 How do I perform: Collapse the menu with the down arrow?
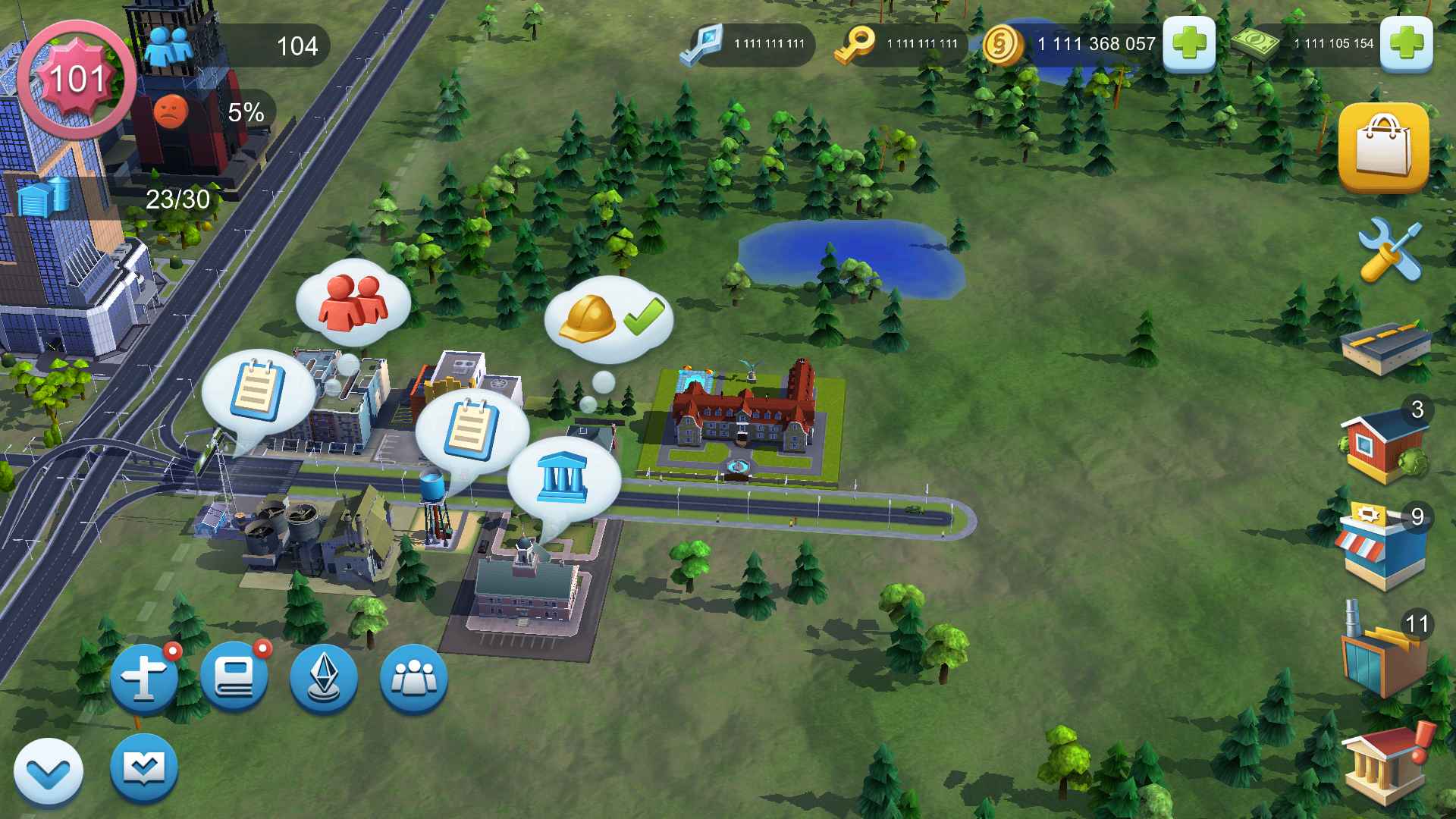click(49, 772)
